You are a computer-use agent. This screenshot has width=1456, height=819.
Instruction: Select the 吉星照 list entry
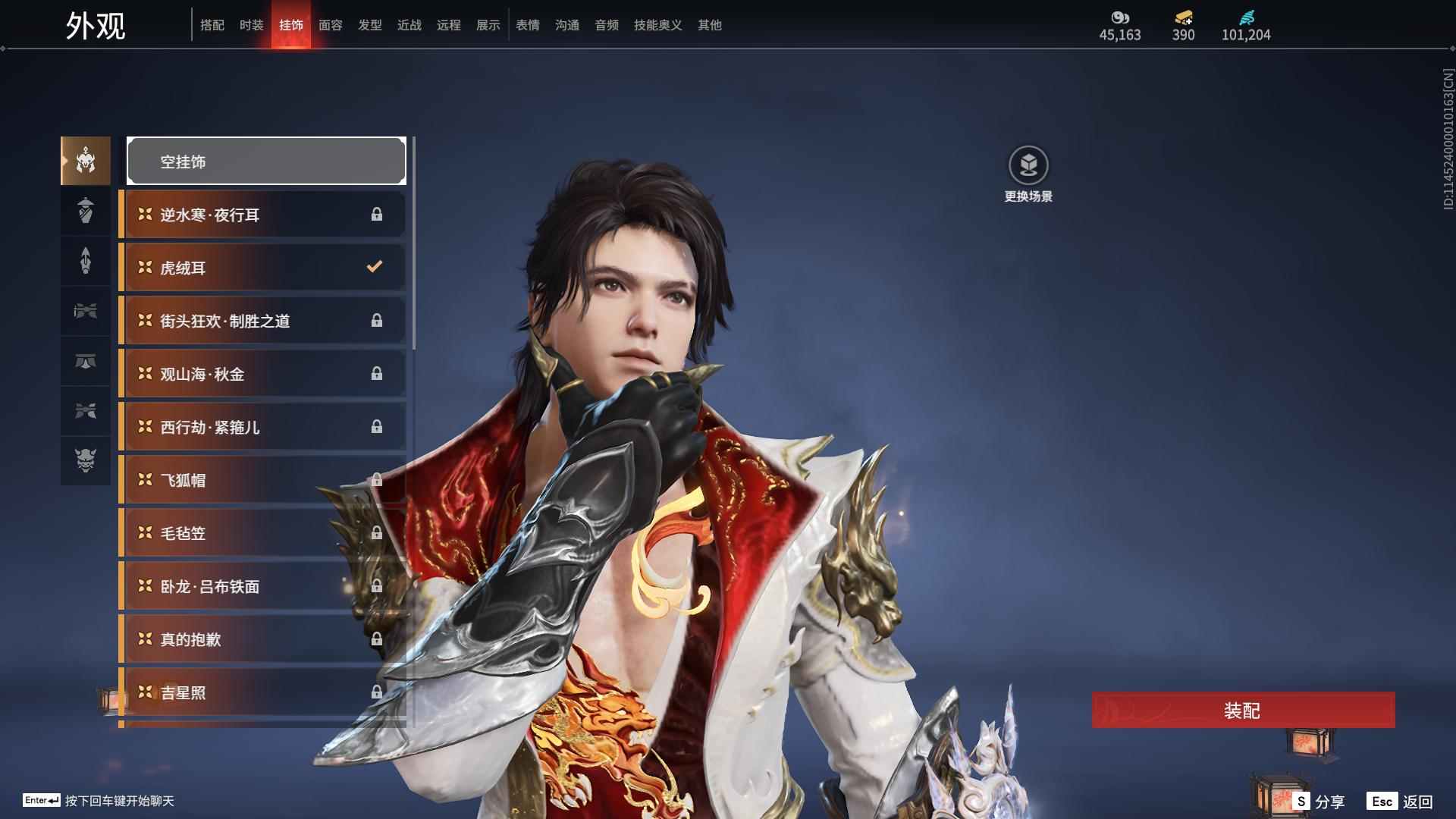(x=262, y=692)
